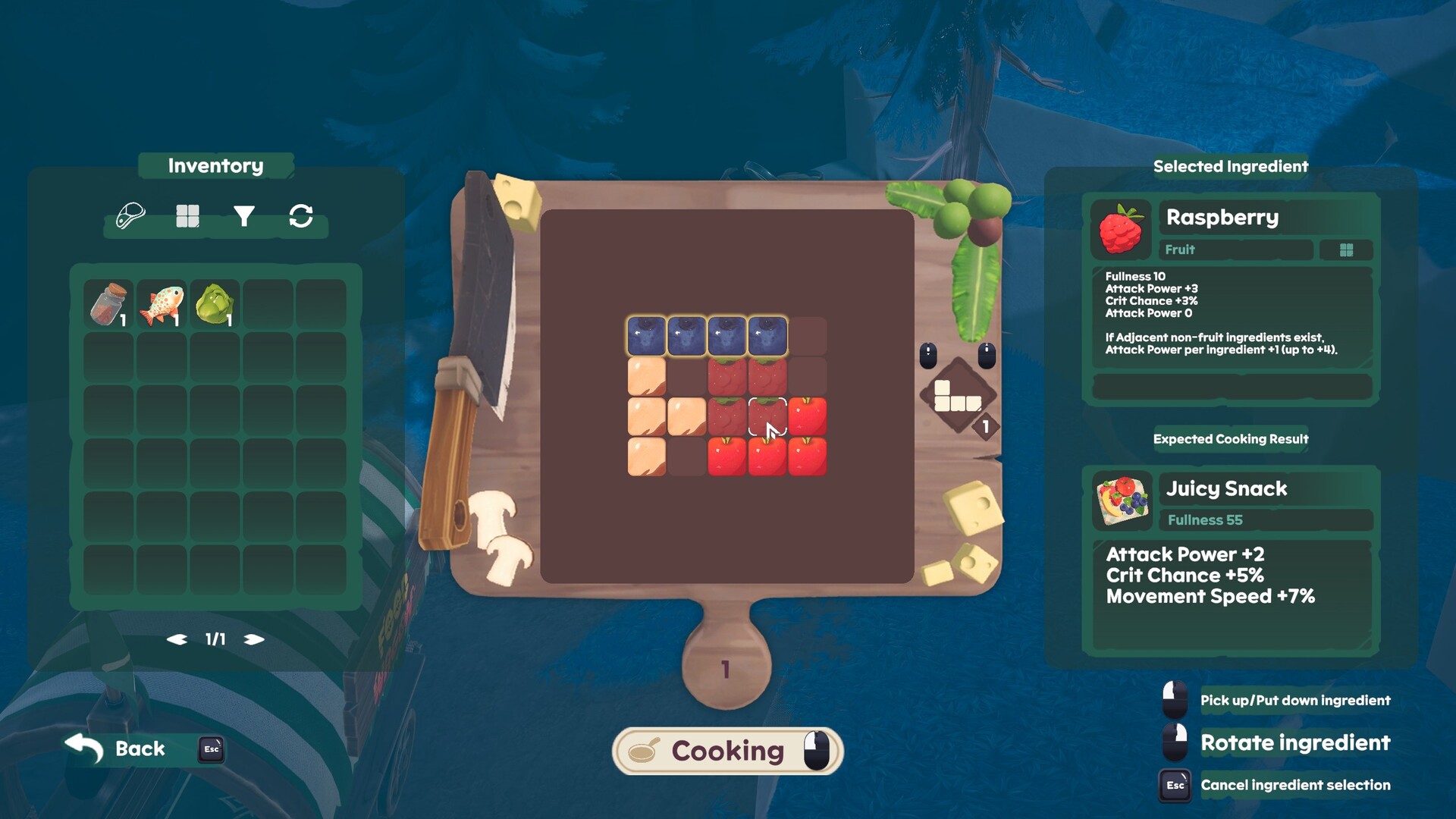Click the Esc key icon next to Back
Screen dimensions: 1456x819
(210, 749)
